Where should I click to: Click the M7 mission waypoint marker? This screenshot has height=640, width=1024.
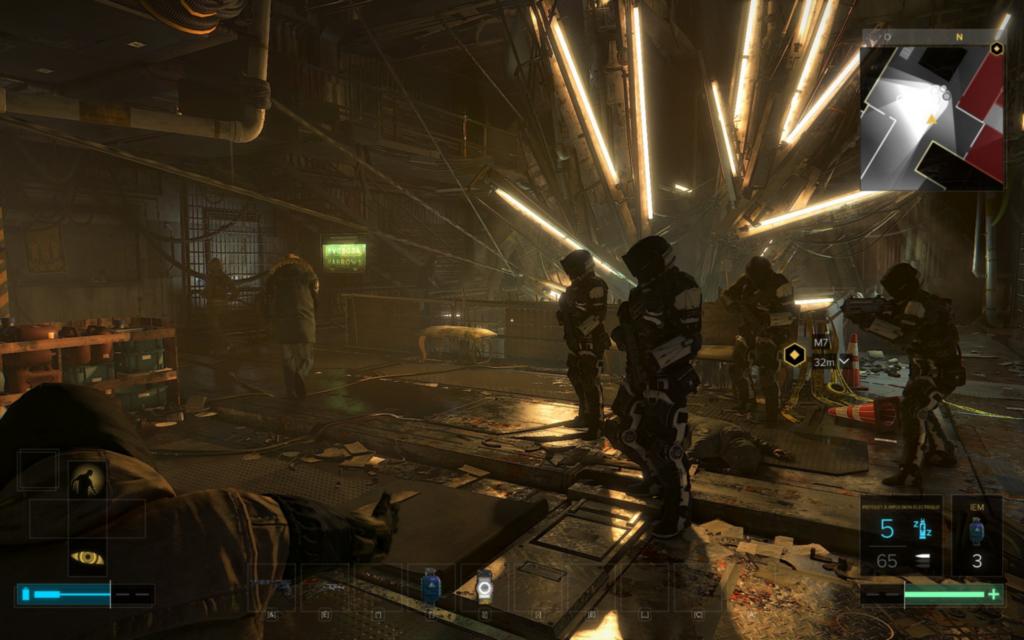click(x=794, y=353)
